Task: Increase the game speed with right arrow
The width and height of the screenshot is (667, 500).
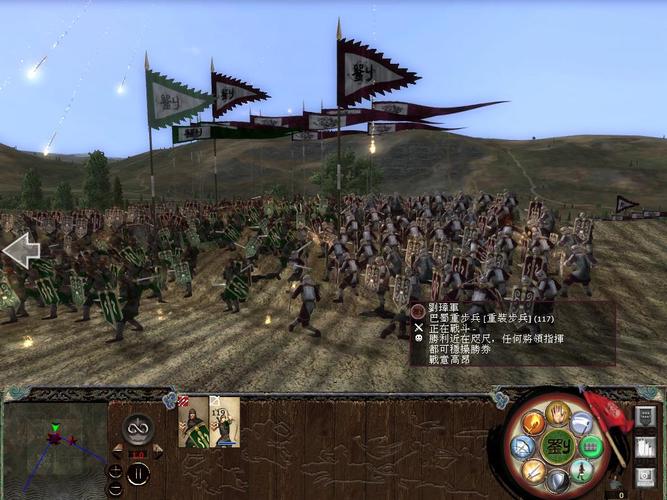Action: [x=157, y=448]
